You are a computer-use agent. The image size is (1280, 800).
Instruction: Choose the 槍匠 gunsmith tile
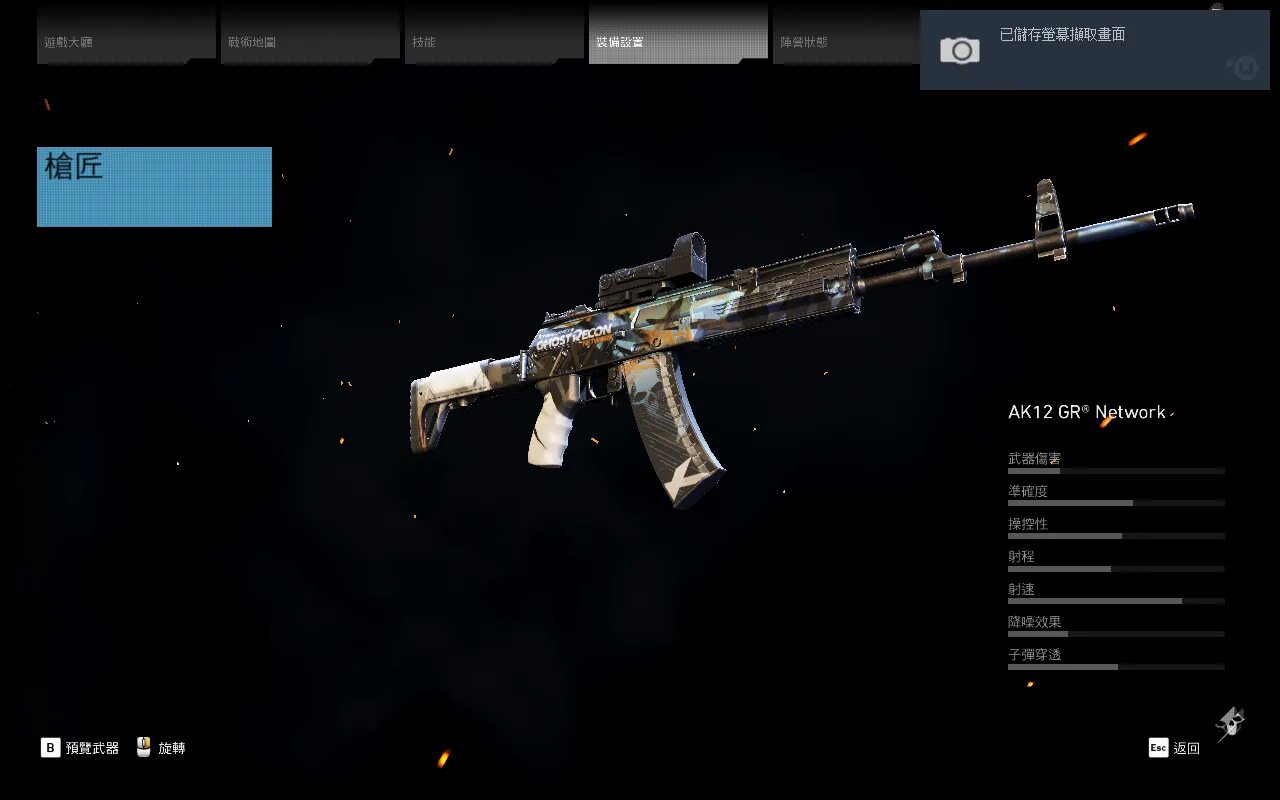click(154, 187)
